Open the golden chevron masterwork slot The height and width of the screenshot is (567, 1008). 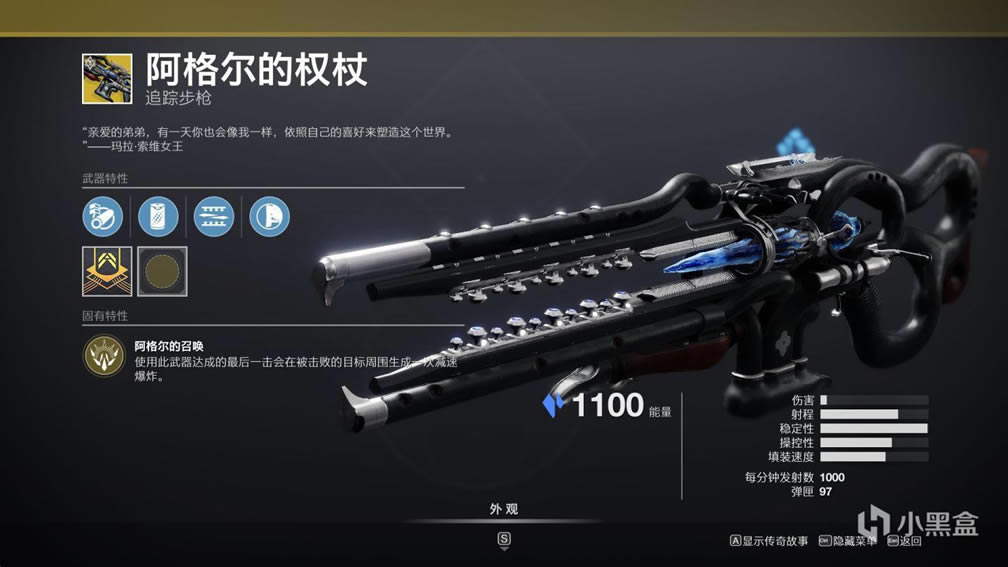[x=107, y=271]
